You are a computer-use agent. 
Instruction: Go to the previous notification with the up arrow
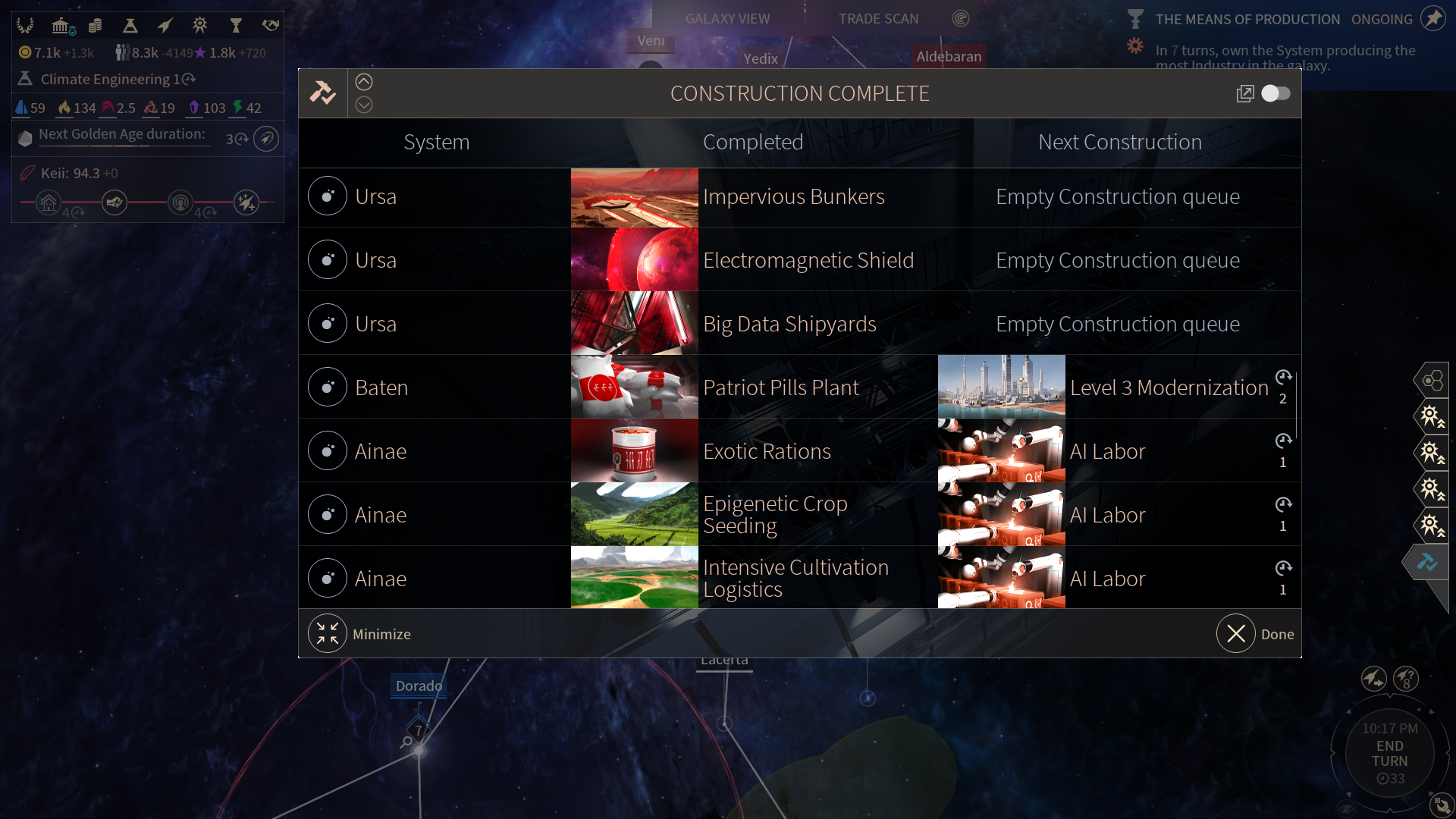tap(364, 82)
